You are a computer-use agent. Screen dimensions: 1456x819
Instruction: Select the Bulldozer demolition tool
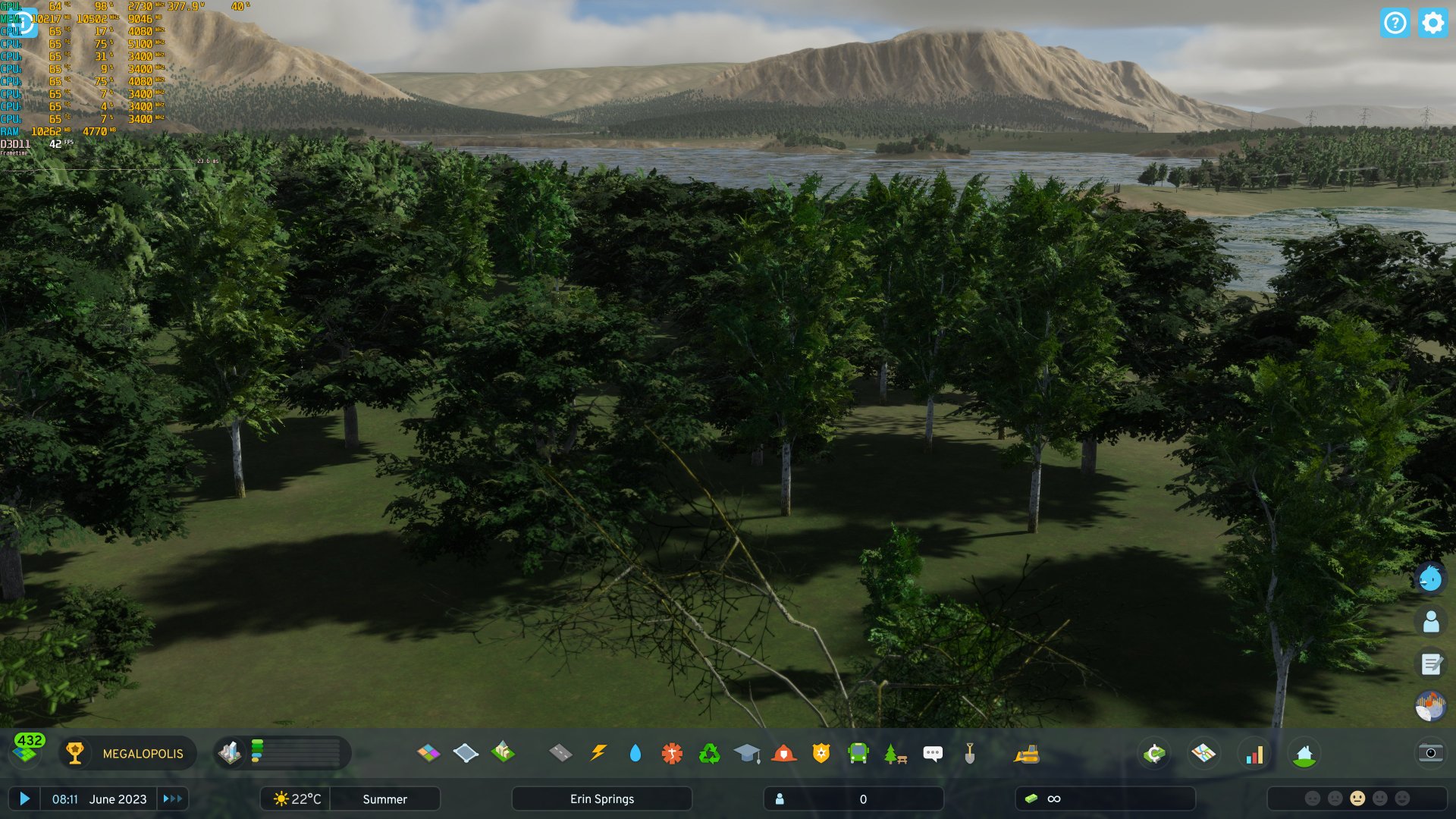[x=1028, y=753]
